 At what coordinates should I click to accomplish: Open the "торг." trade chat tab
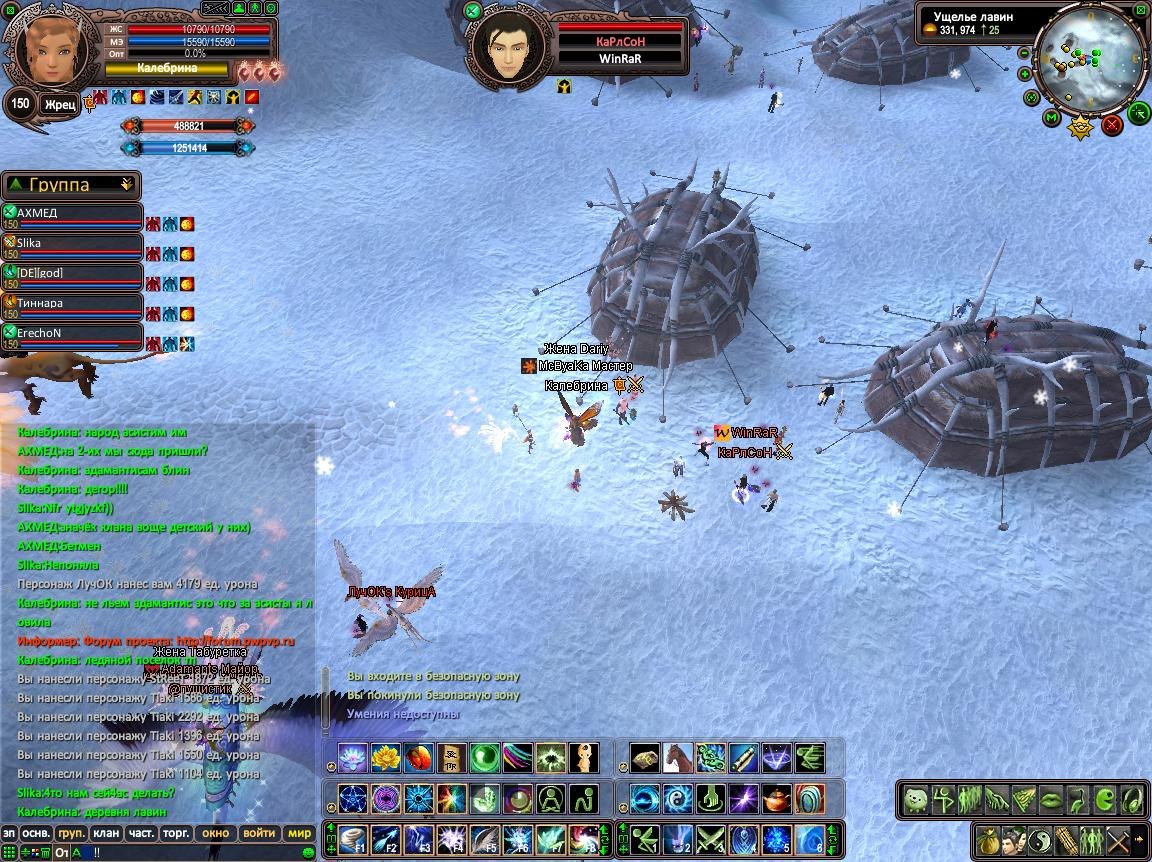177,833
